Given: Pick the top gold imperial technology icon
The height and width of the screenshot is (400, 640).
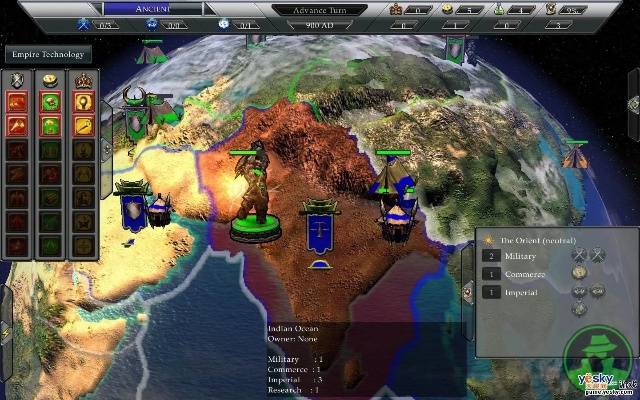Looking at the screenshot, I should point(82,100).
